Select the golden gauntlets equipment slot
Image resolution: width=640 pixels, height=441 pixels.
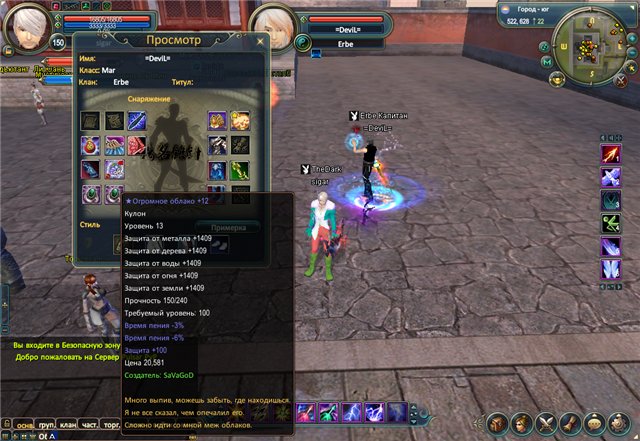(x=239, y=121)
